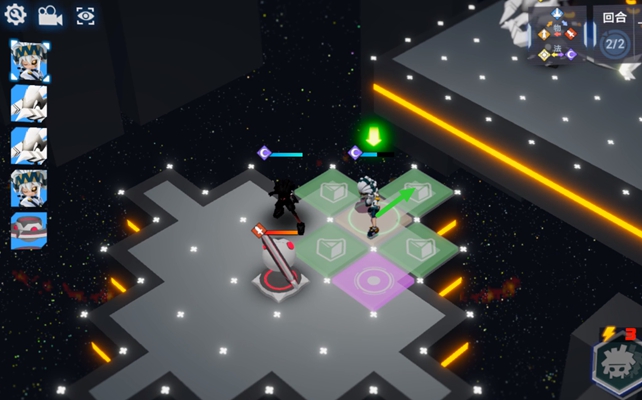The height and width of the screenshot is (400, 642).
Task: Activate the hexagon skull skill button
Action: pos(615,364)
